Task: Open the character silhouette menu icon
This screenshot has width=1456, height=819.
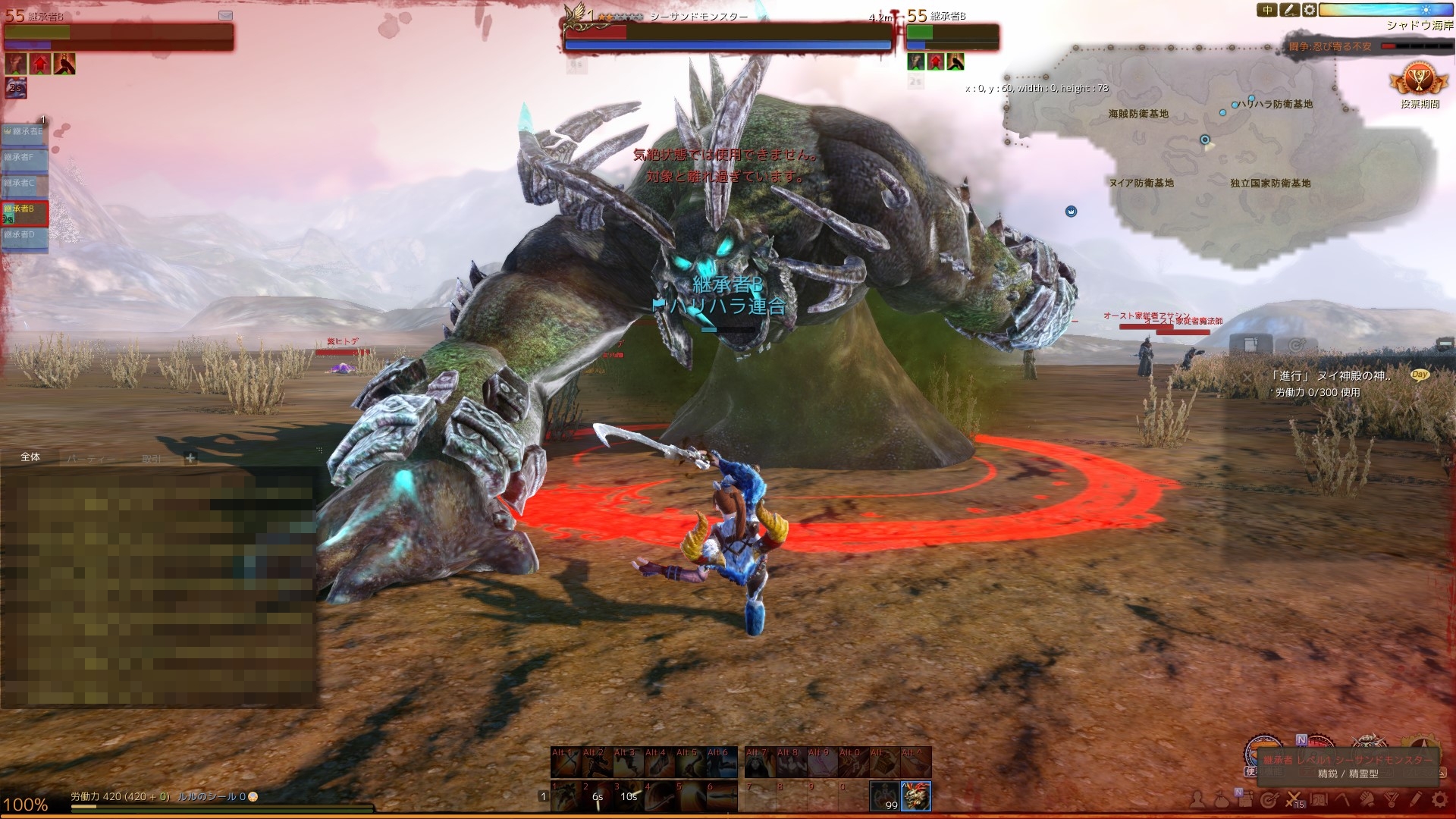Action: coord(1197,799)
